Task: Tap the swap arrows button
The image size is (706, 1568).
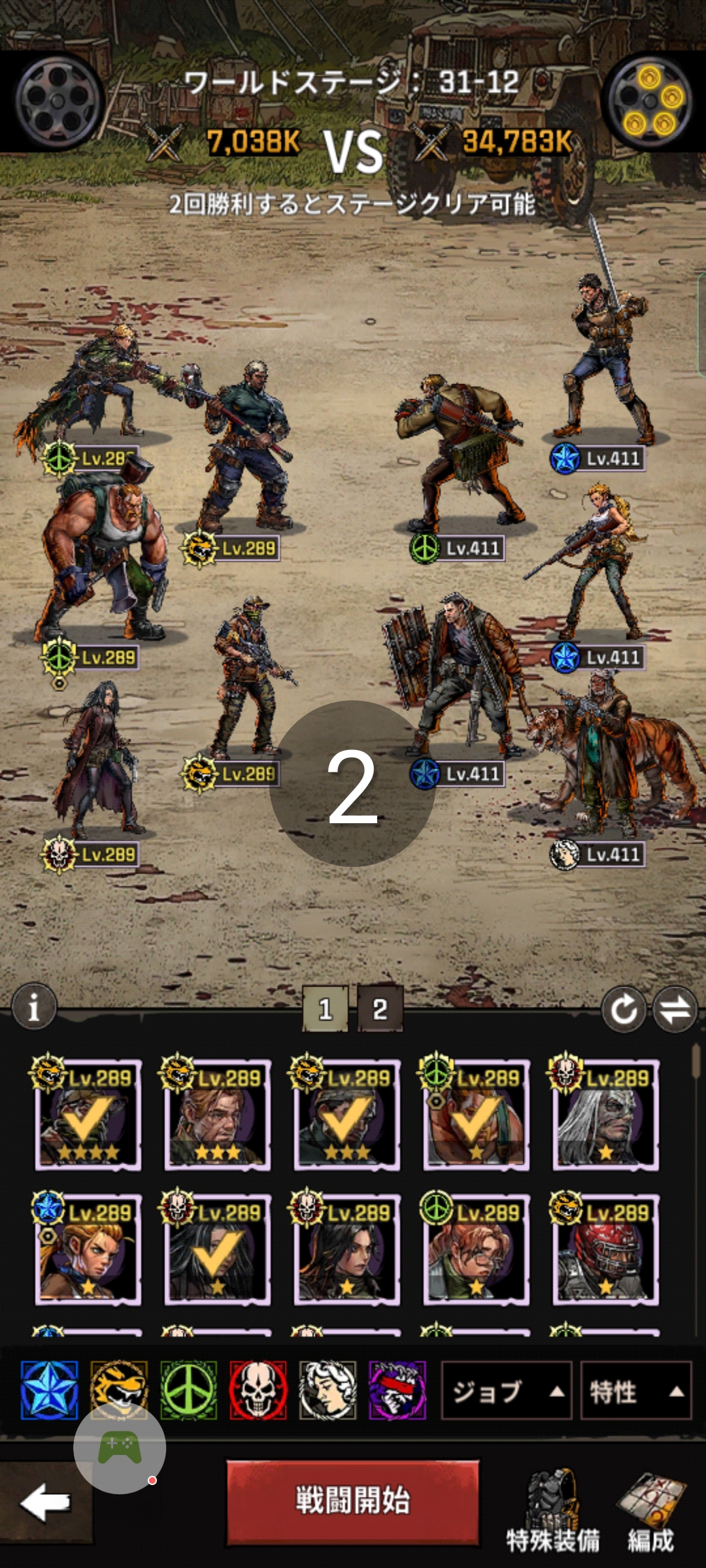Action: pos(675,1009)
